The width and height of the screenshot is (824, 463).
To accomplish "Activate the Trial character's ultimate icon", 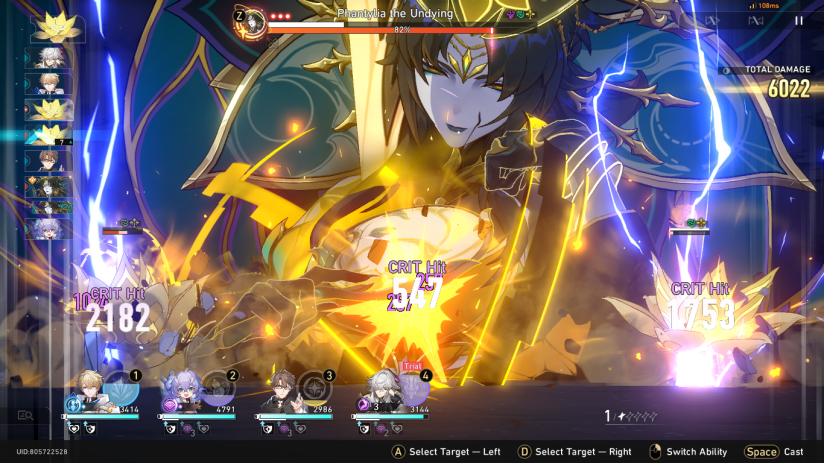I will tap(411, 389).
